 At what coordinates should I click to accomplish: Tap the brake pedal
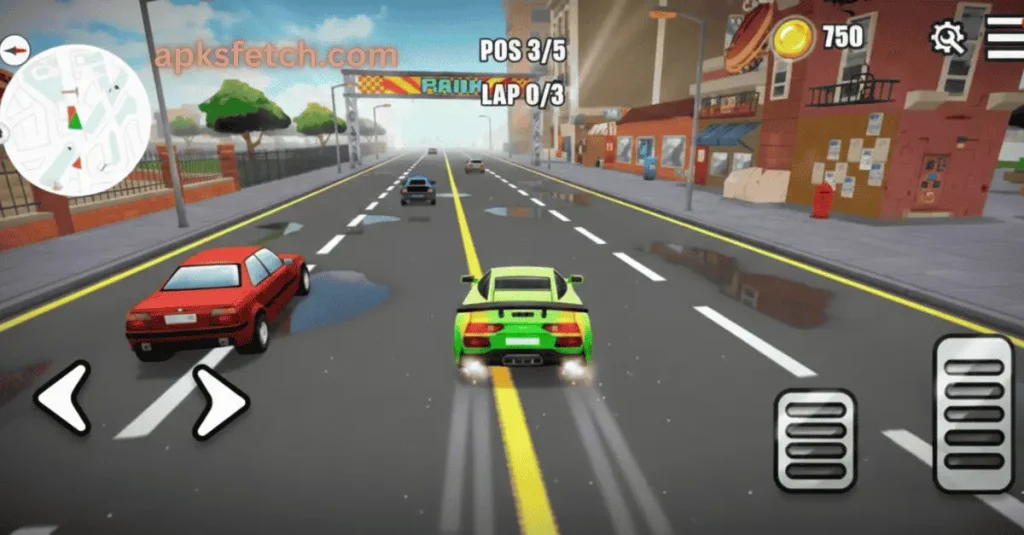(x=815, y=439)
